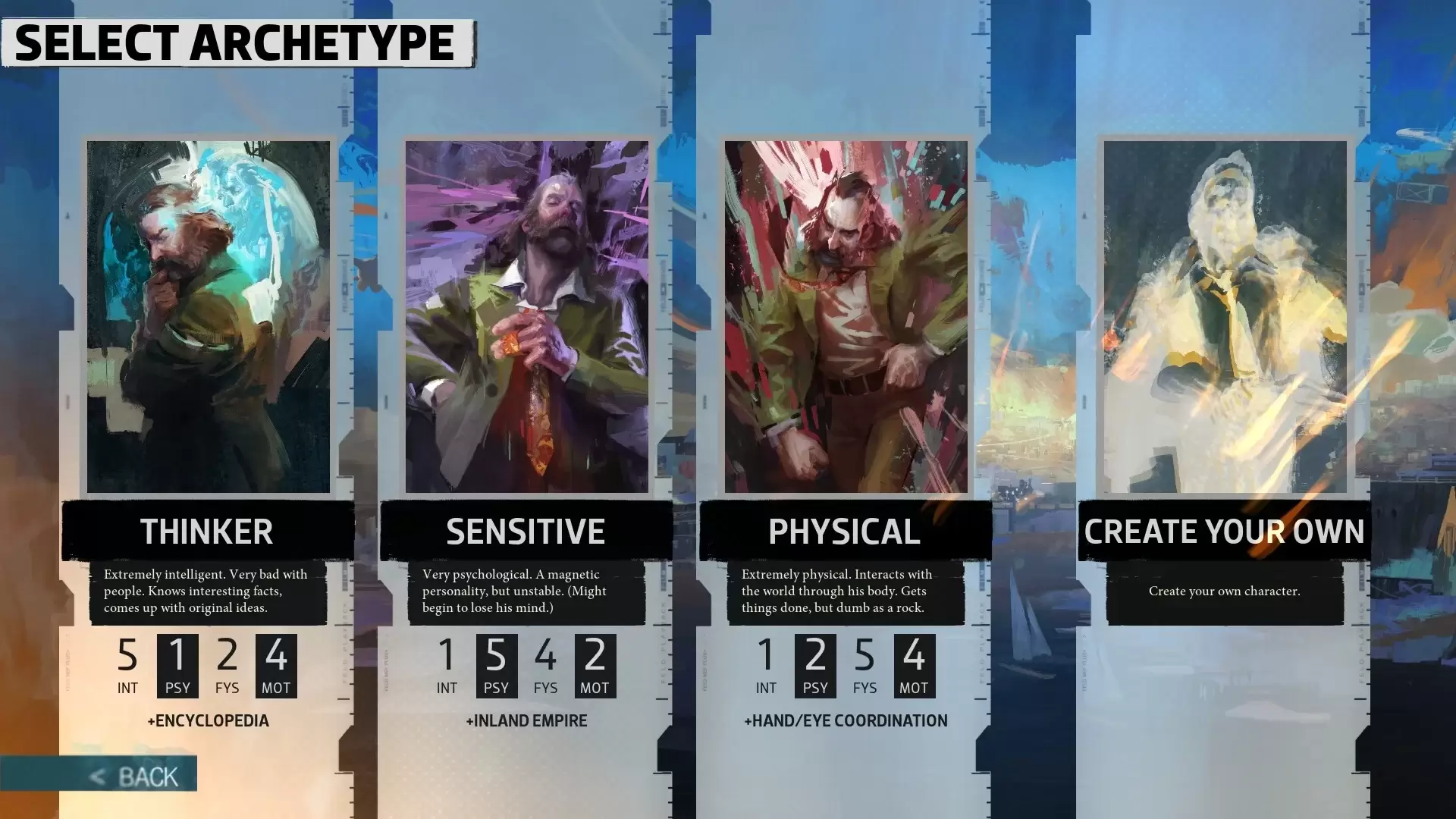Click the SELECT ARCHETYPE header
Viewport: 1456px width, 819px height.
point(235,42)
